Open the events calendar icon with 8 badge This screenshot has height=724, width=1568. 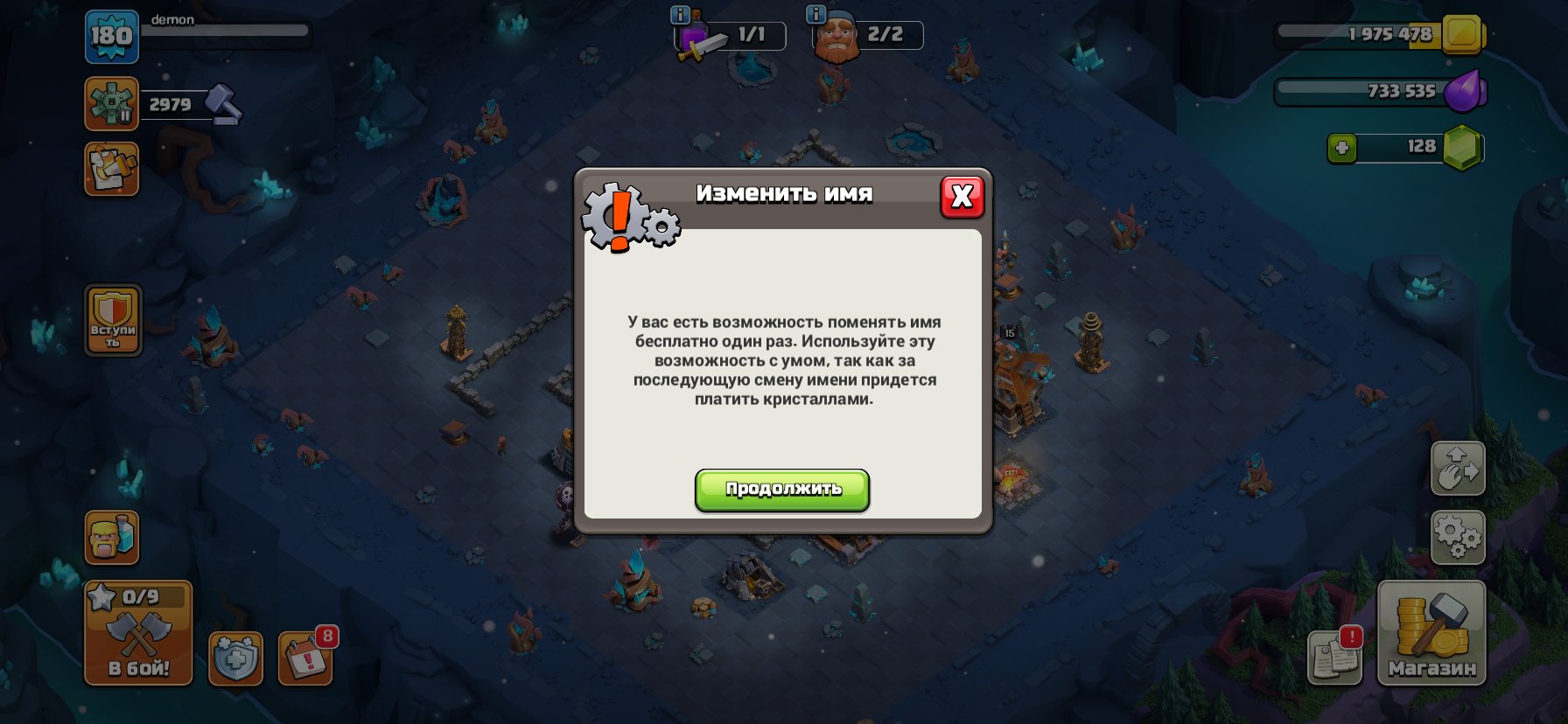(304, 661)
